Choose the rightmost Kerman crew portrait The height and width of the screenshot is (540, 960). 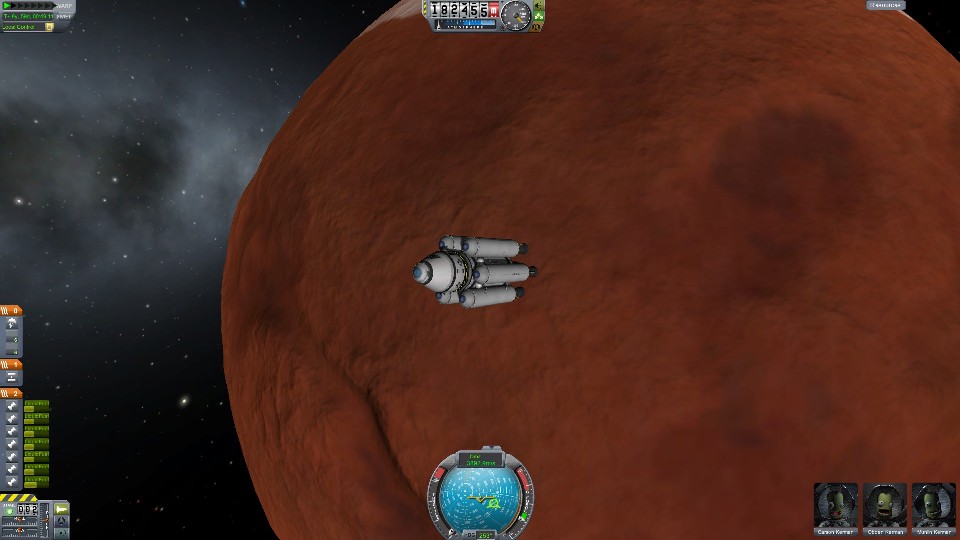click(x=933, y=505)
